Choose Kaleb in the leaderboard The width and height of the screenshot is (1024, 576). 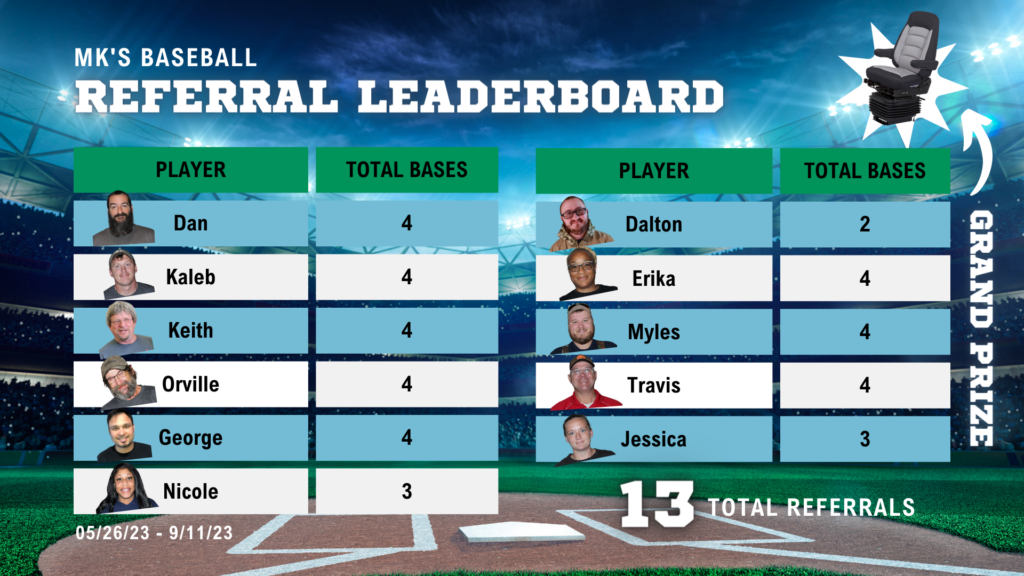[x=190, y=277]
